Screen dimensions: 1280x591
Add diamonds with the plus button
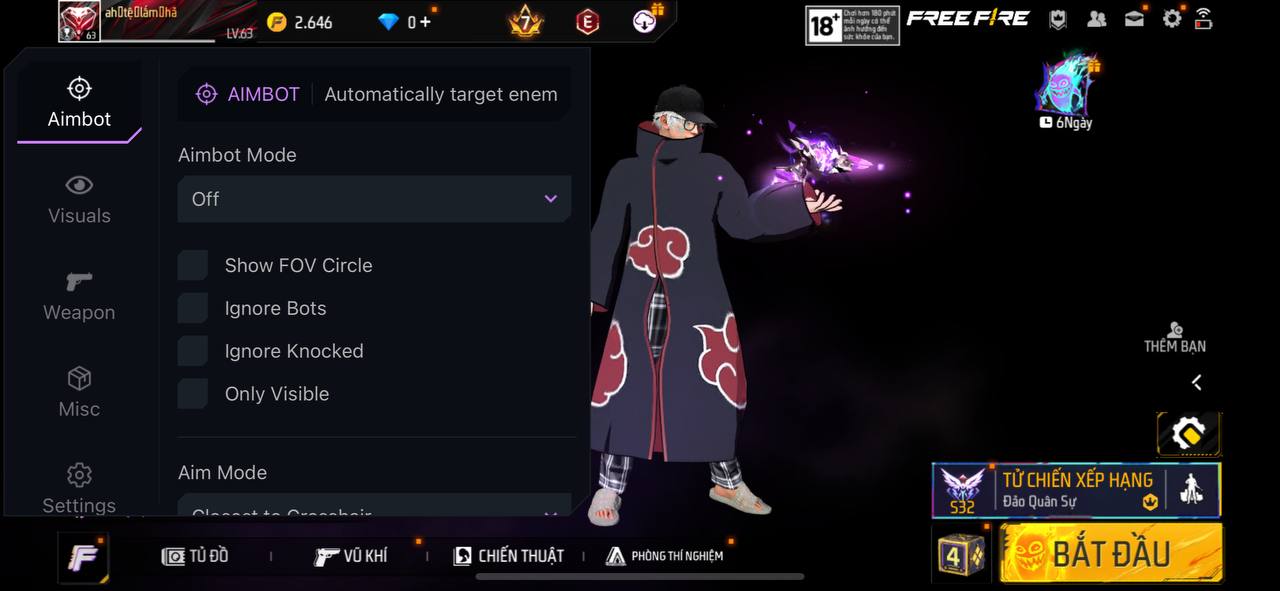pyautogui.click(x=426, y=22)
